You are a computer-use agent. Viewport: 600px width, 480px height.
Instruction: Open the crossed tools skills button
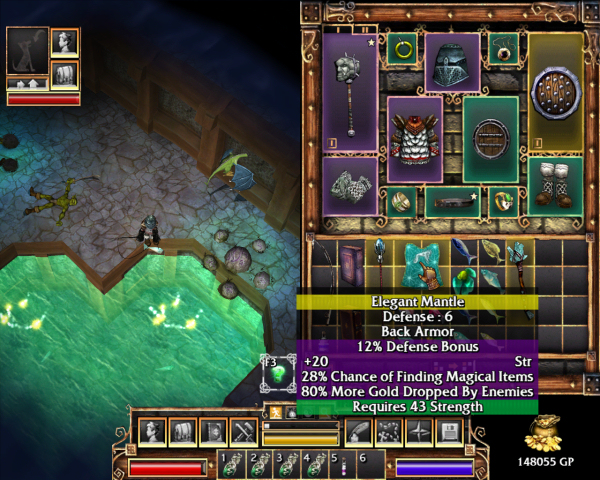(x=244, y=432)
